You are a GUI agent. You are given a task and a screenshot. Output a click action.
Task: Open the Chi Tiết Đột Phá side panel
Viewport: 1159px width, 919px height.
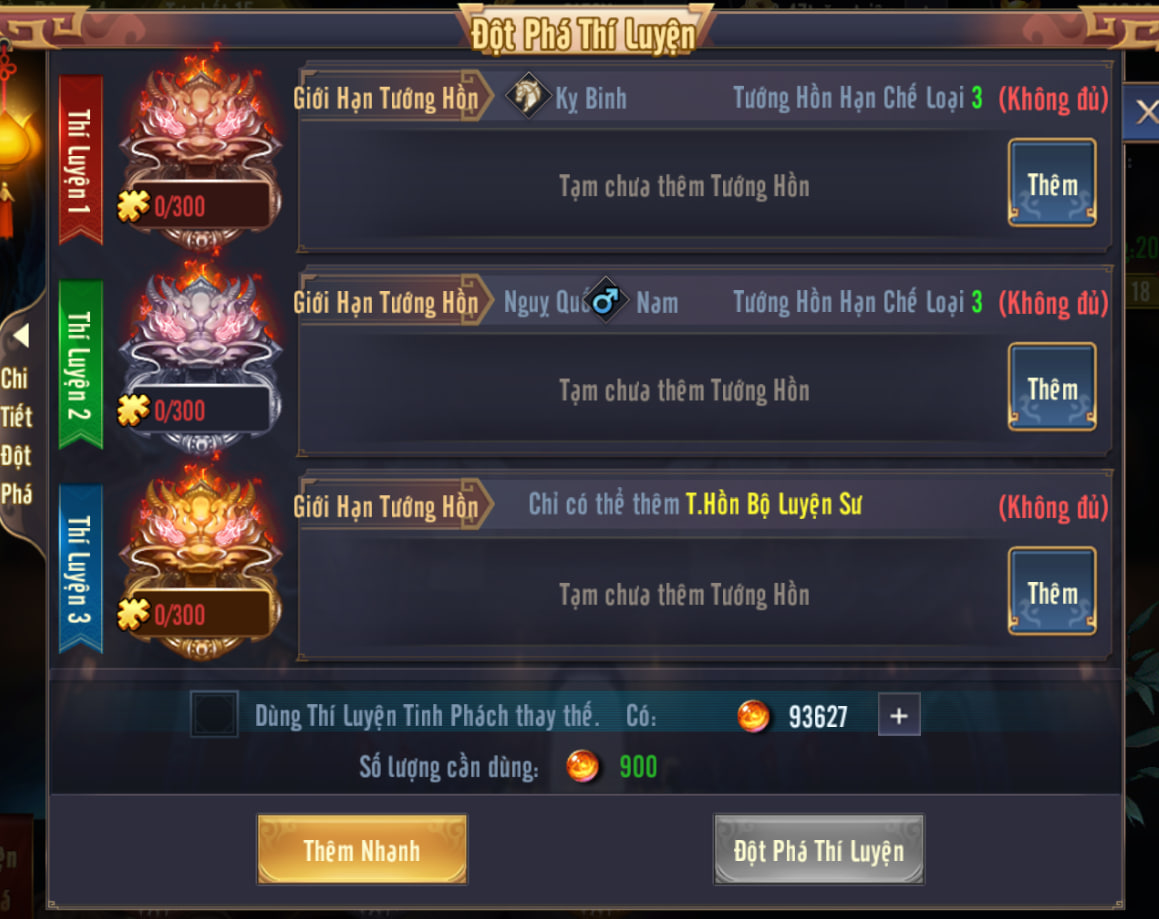tap(18, 420)
